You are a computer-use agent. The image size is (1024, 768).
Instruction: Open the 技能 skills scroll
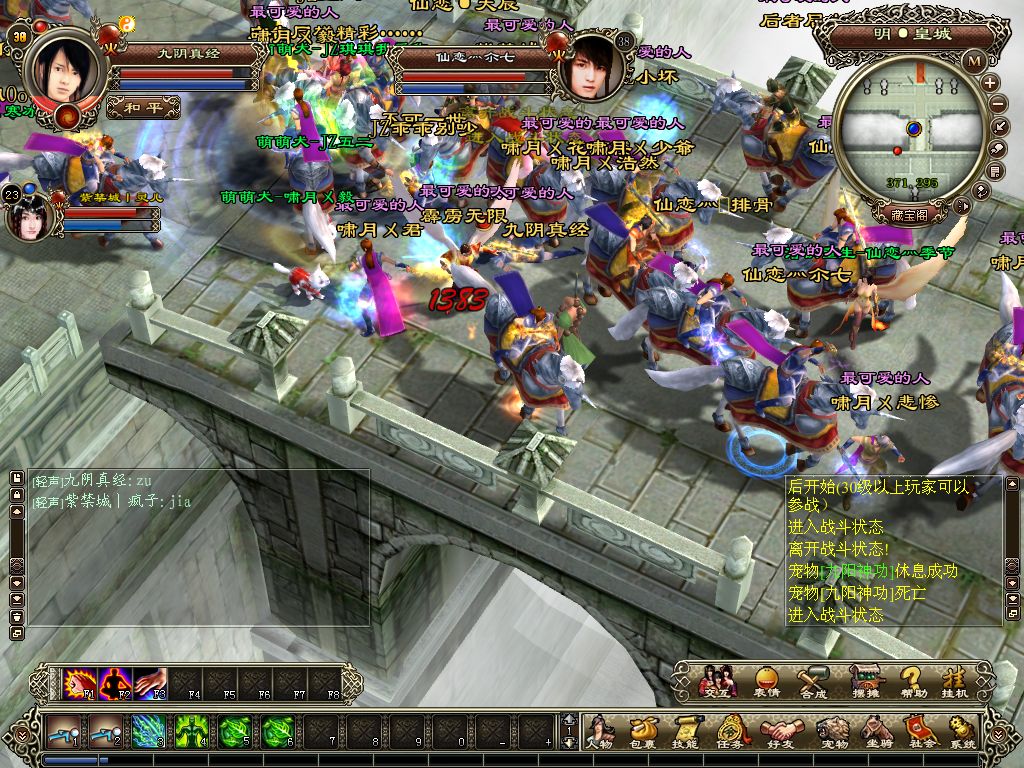(686, 731)
